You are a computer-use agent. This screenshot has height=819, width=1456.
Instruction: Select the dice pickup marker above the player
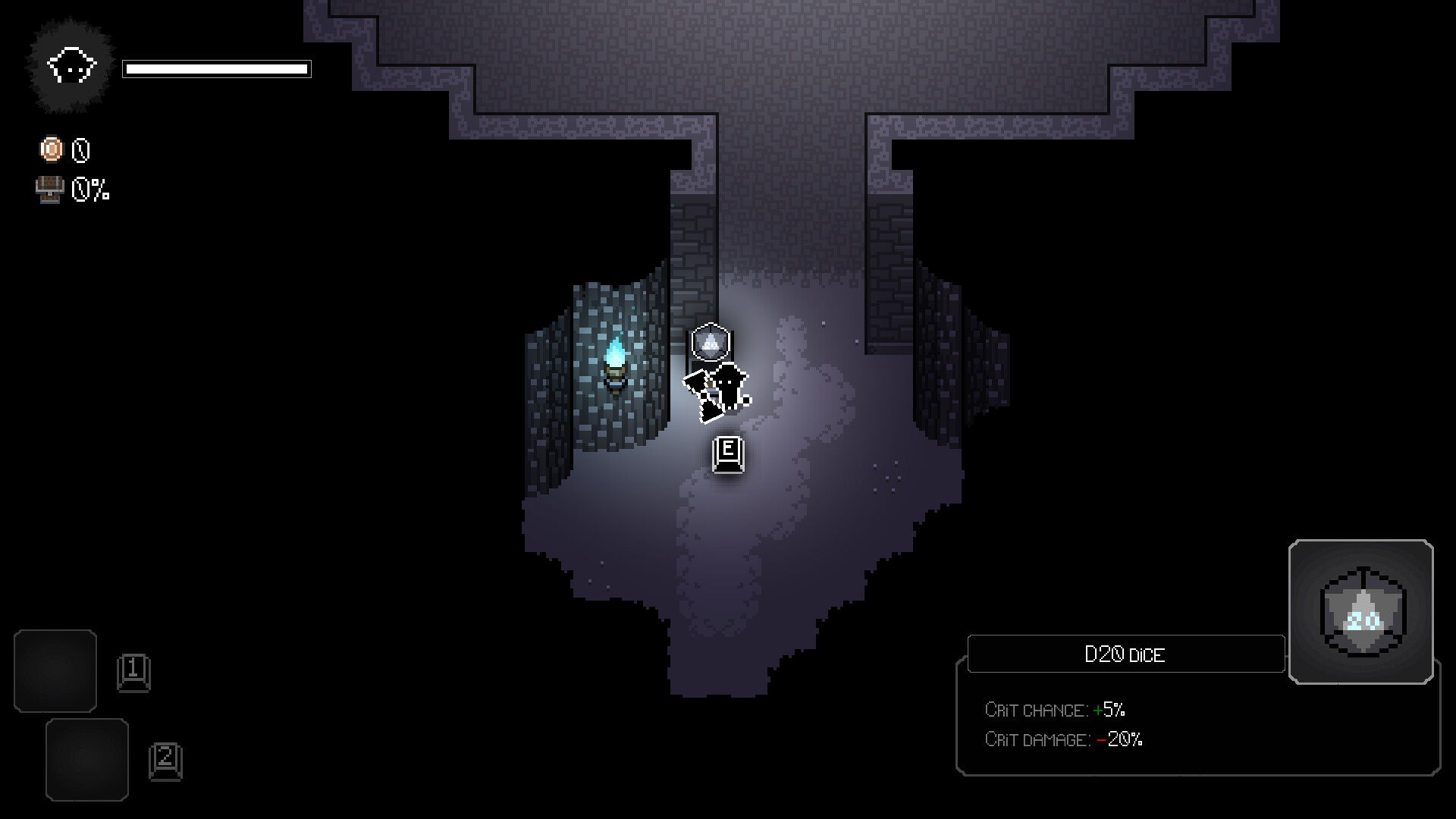pos(710,341)
